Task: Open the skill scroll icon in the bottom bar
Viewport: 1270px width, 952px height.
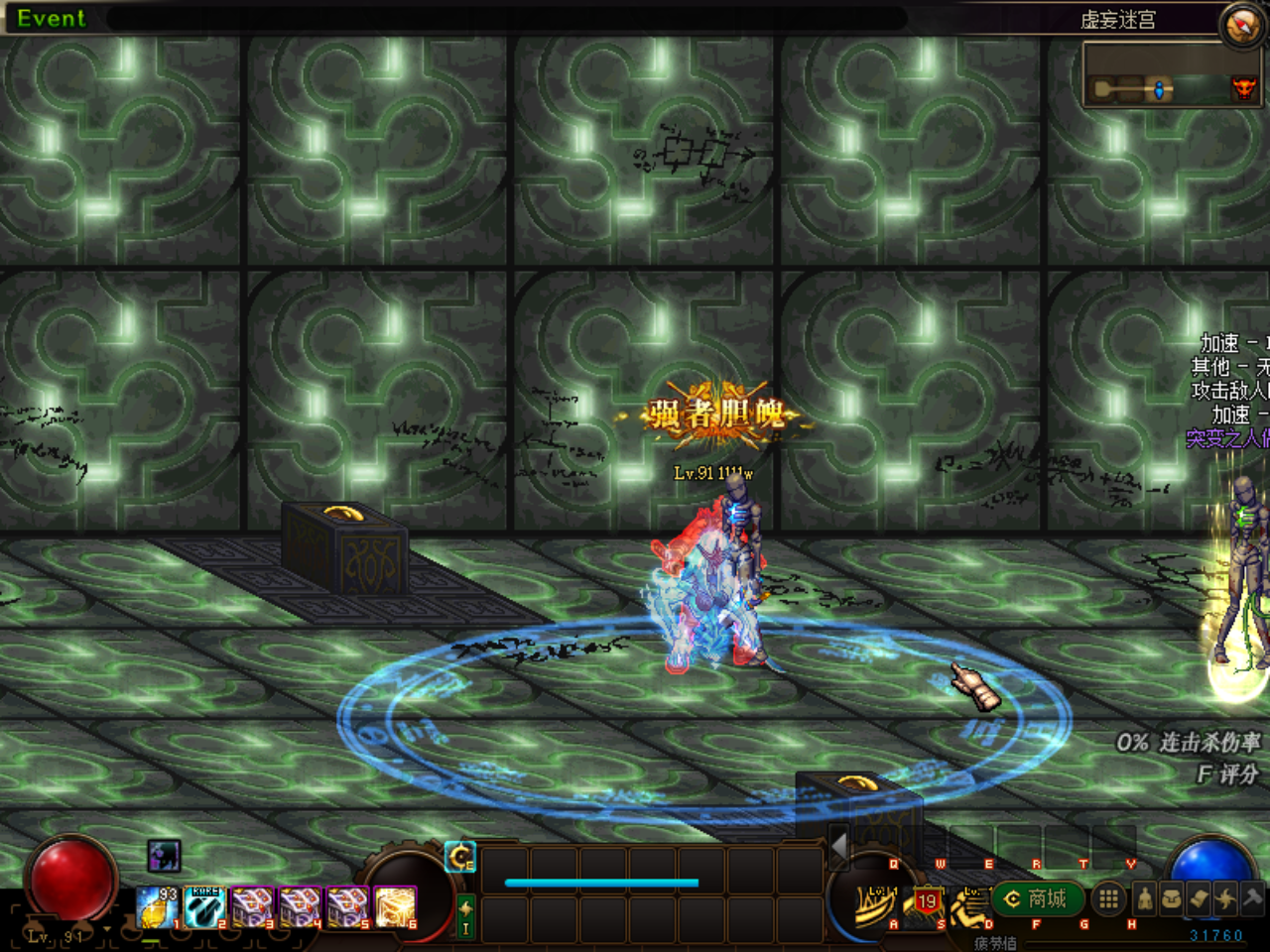Action: pos(1199,897)
